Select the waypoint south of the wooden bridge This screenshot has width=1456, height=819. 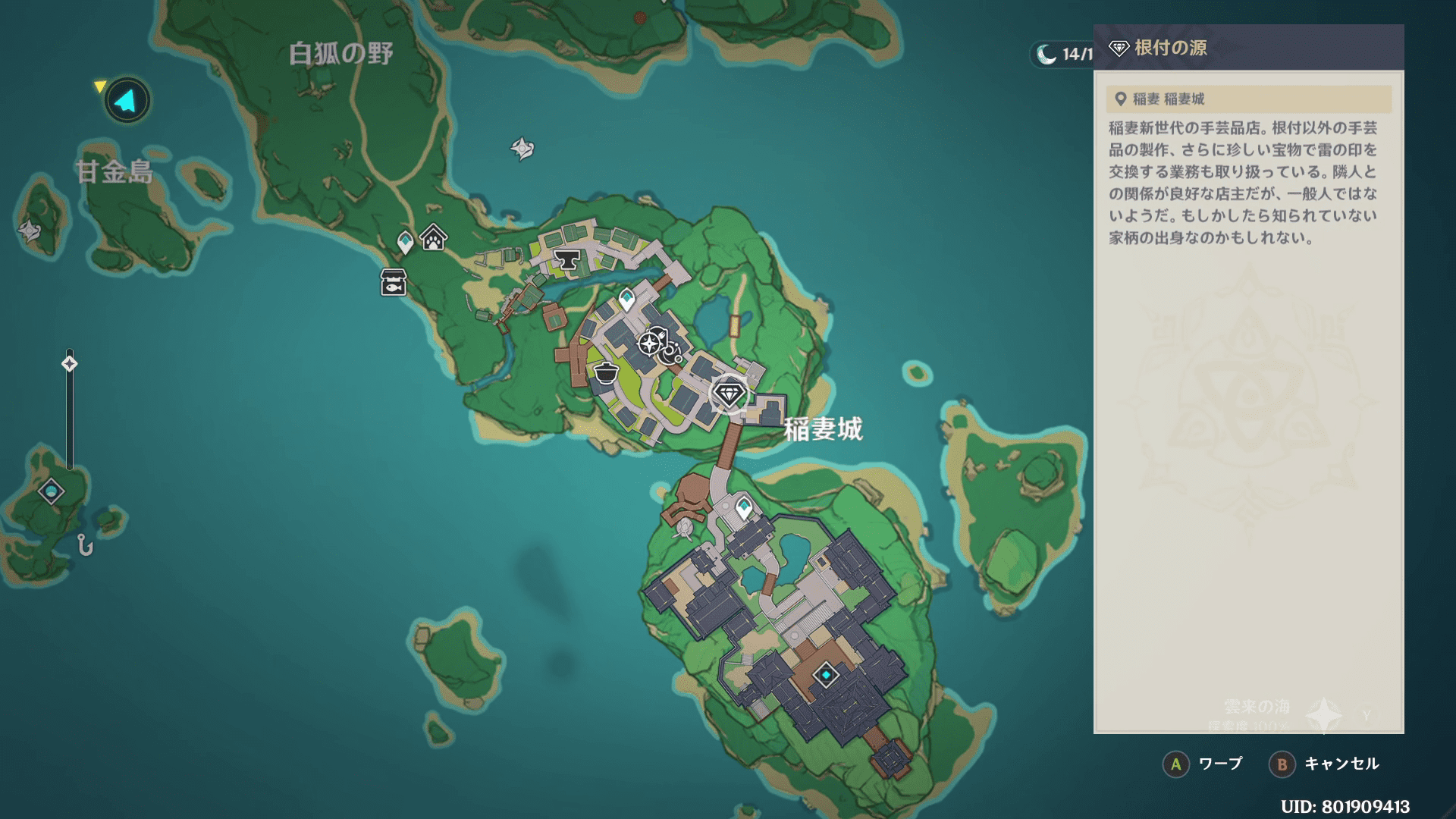click(744, 507)
